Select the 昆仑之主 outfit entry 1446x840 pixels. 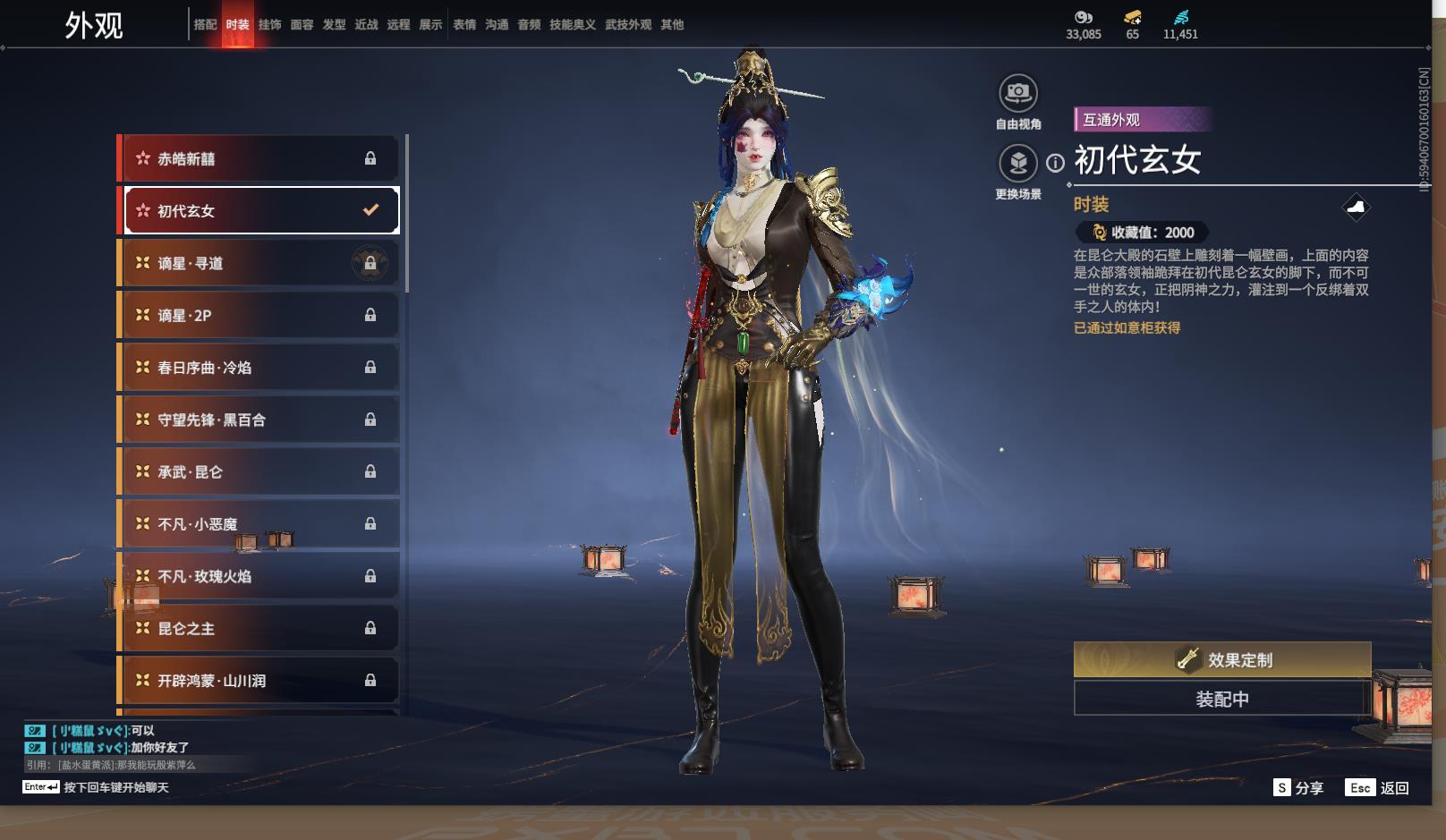point(259,629)
